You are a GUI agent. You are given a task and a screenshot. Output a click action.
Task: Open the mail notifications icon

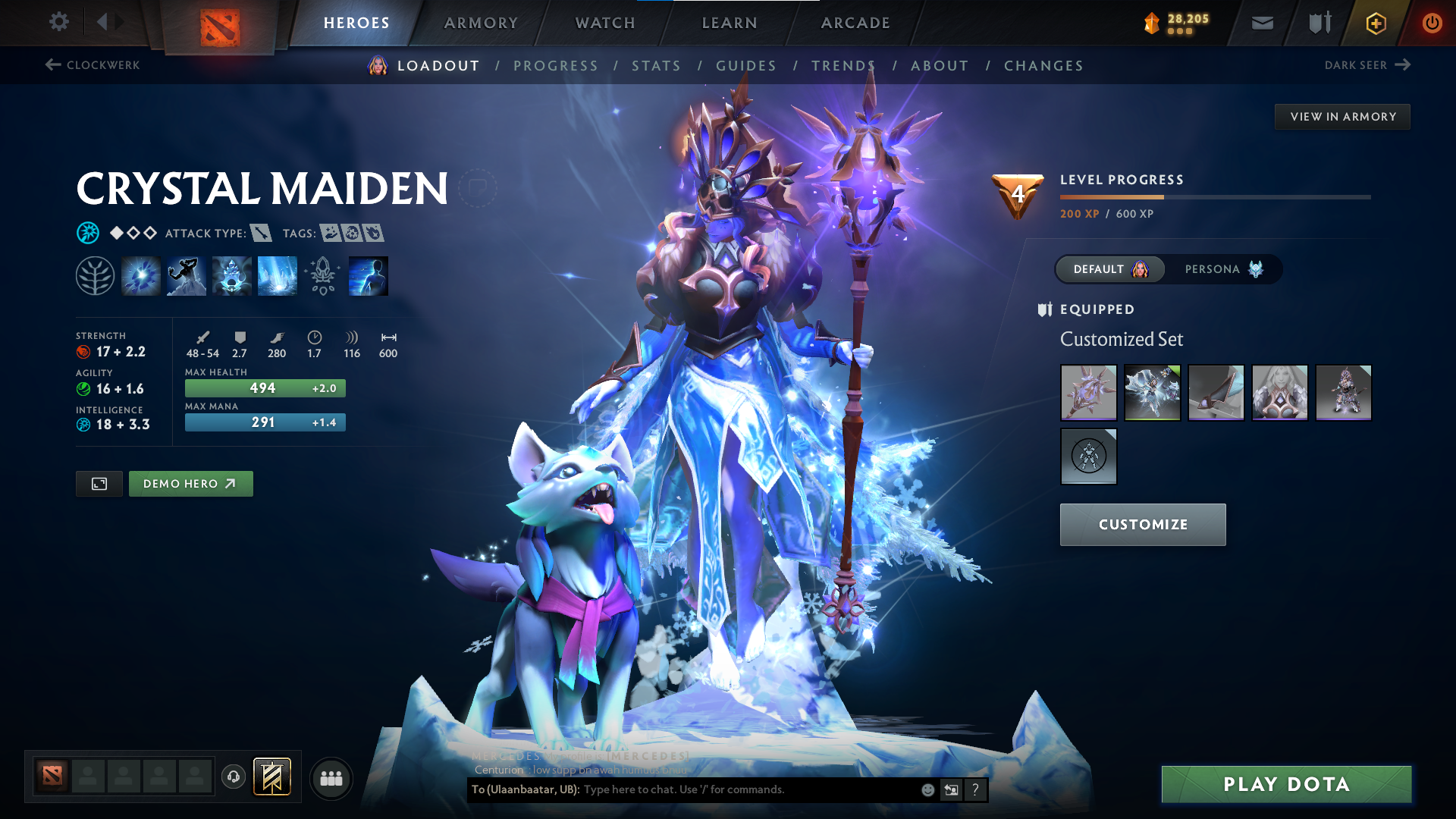(1261, 22)
